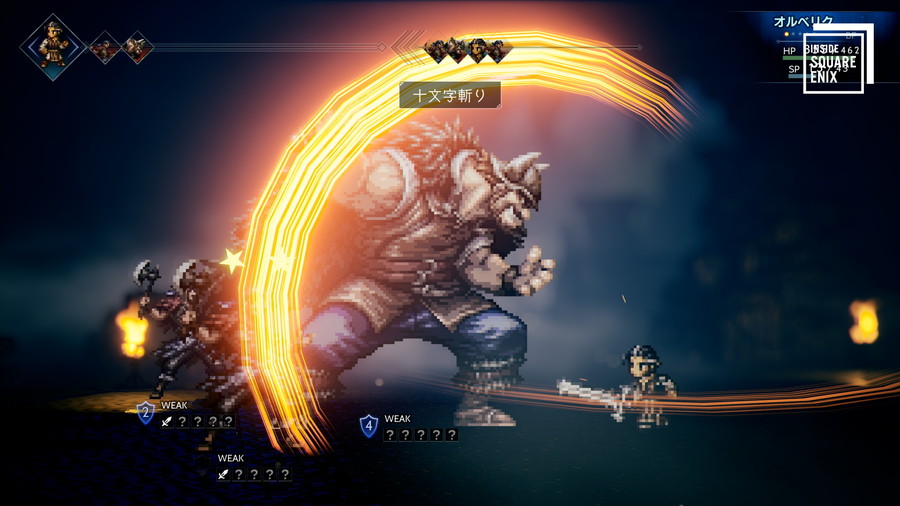Select the shield 4 enemy weakness panel
The height and width of the screenshot is (506, 900).
[410, 427]
